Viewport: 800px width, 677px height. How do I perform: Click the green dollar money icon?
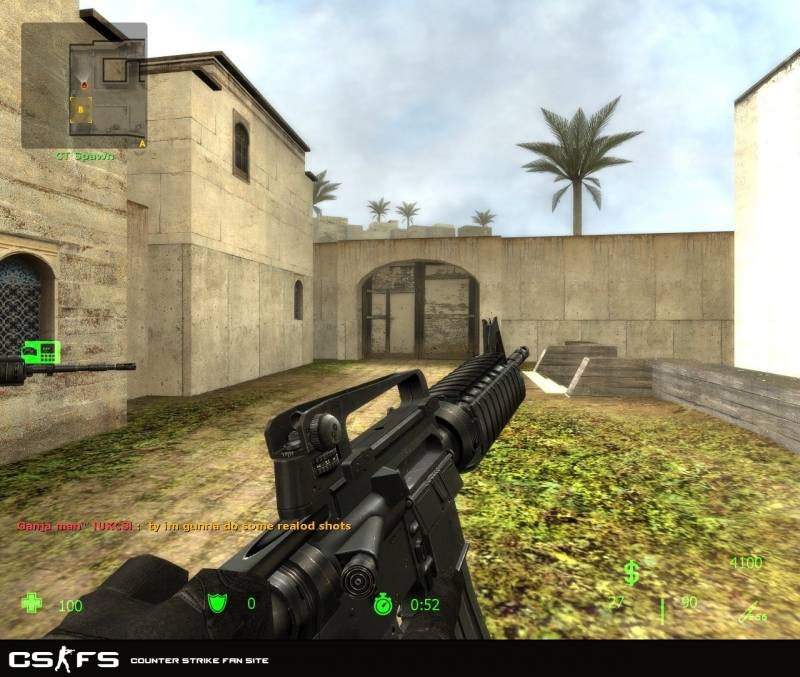click(x=631, y=572)
